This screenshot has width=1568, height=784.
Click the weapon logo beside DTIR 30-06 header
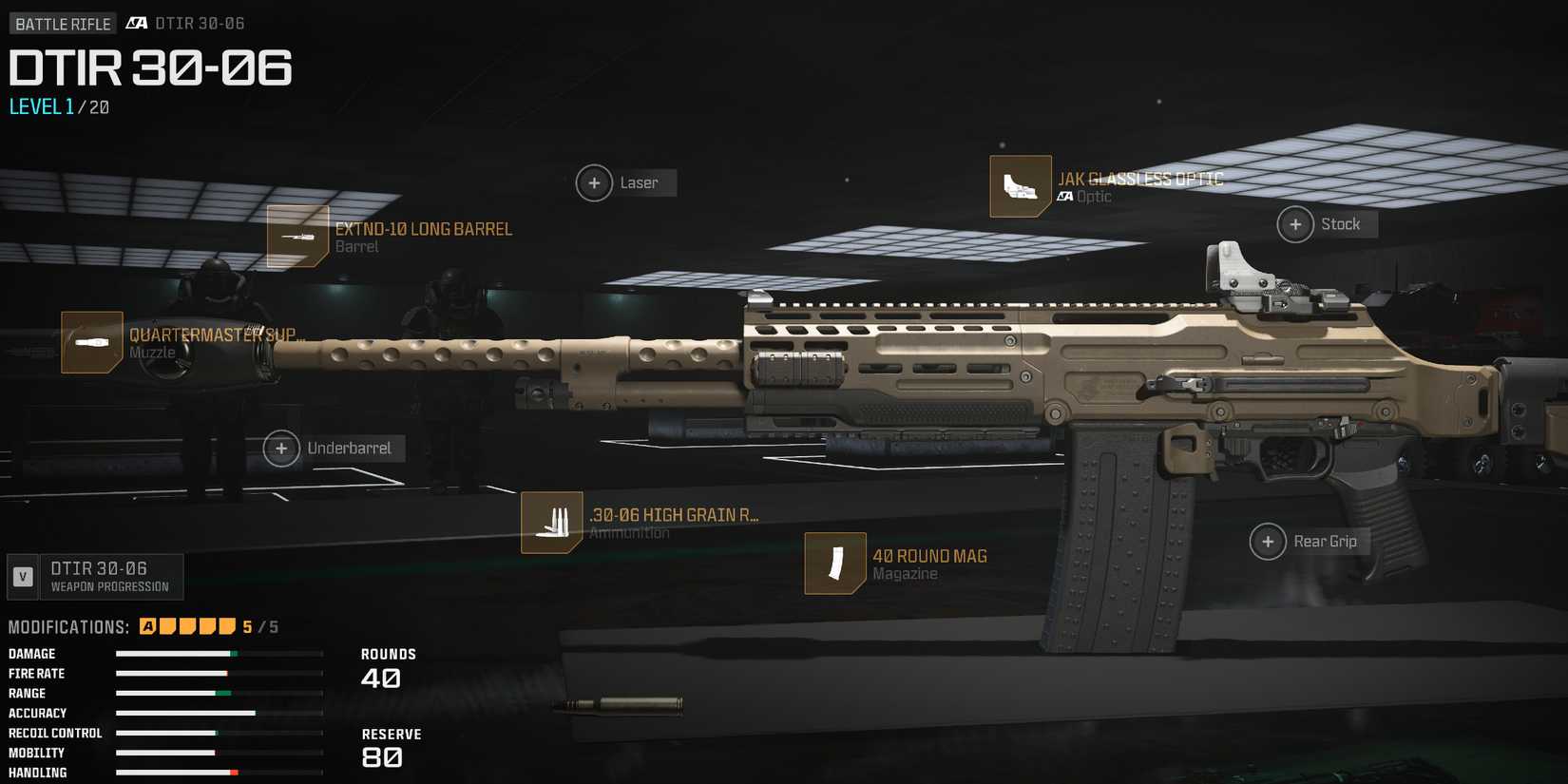click(136, 23)
